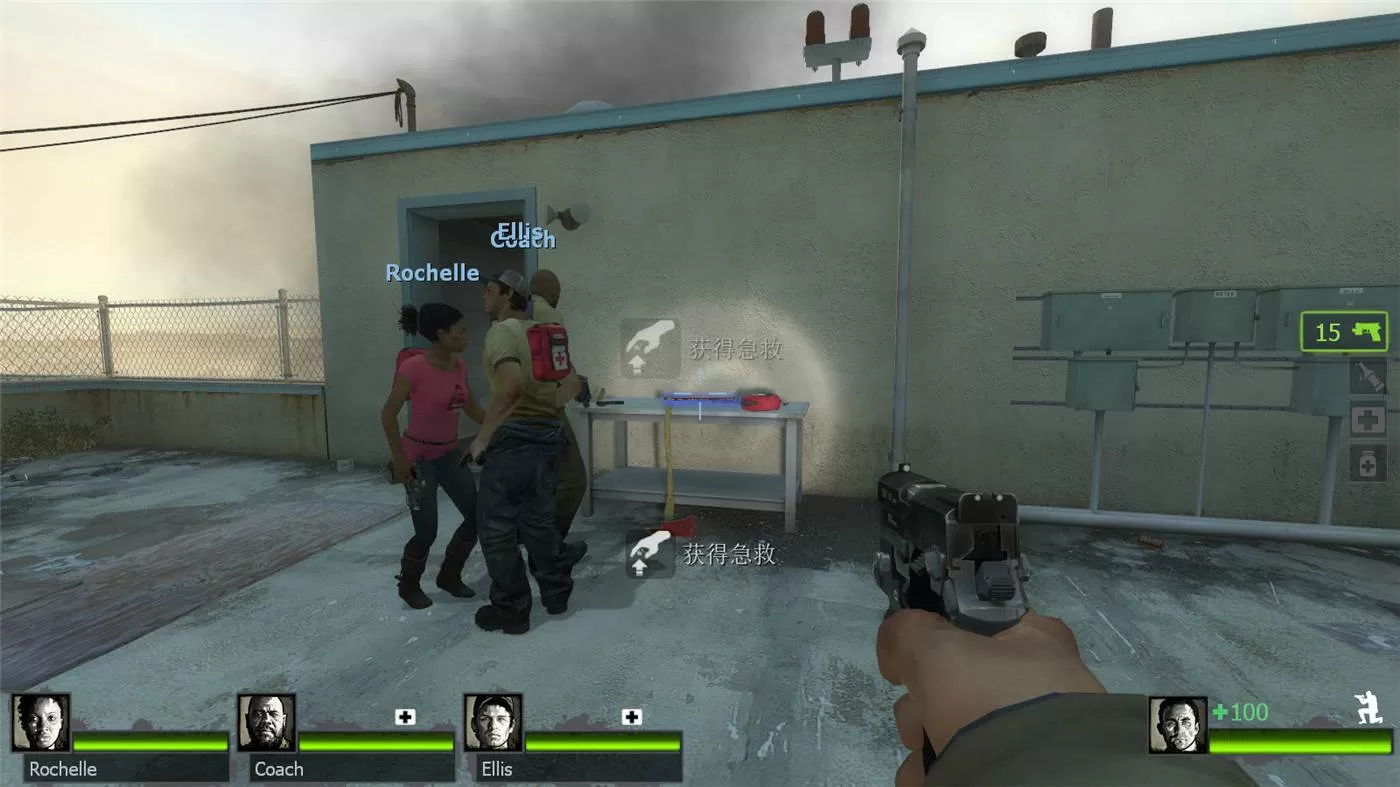Click the medkit icon above Coach's health bar
Screen dimensions: 1400x787
pos(405,717)
